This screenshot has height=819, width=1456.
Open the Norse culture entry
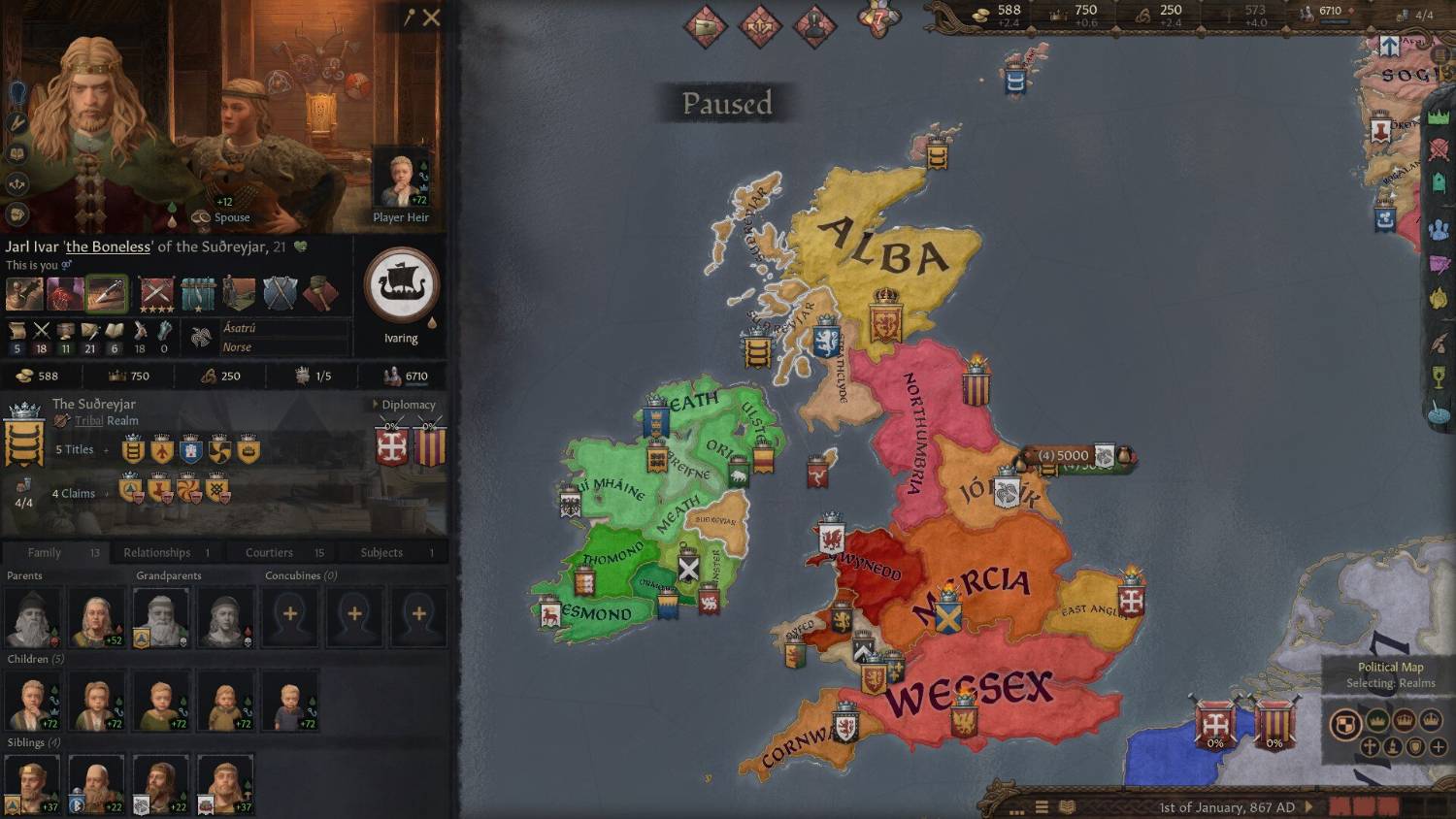point(237,347)
